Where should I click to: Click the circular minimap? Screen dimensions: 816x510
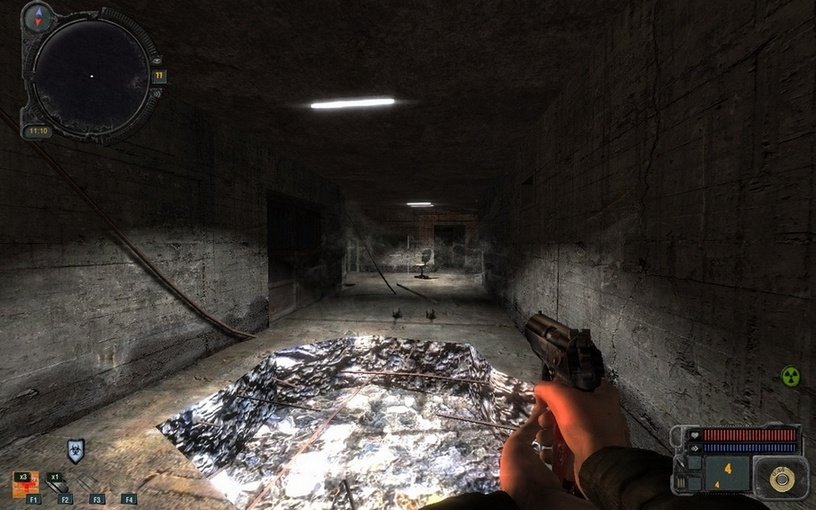click(91, 76)
